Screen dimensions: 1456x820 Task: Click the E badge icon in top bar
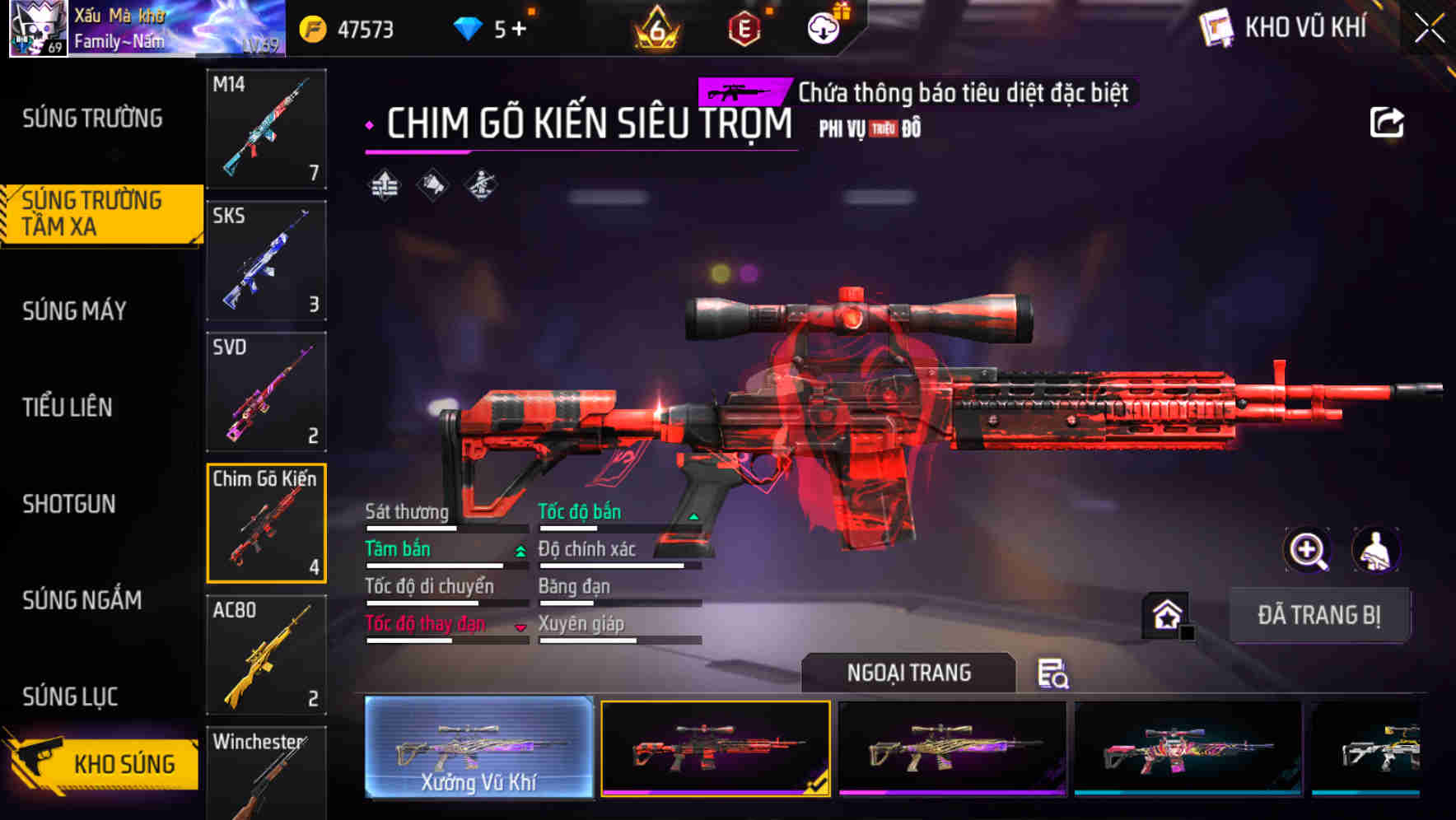[746, 28]
